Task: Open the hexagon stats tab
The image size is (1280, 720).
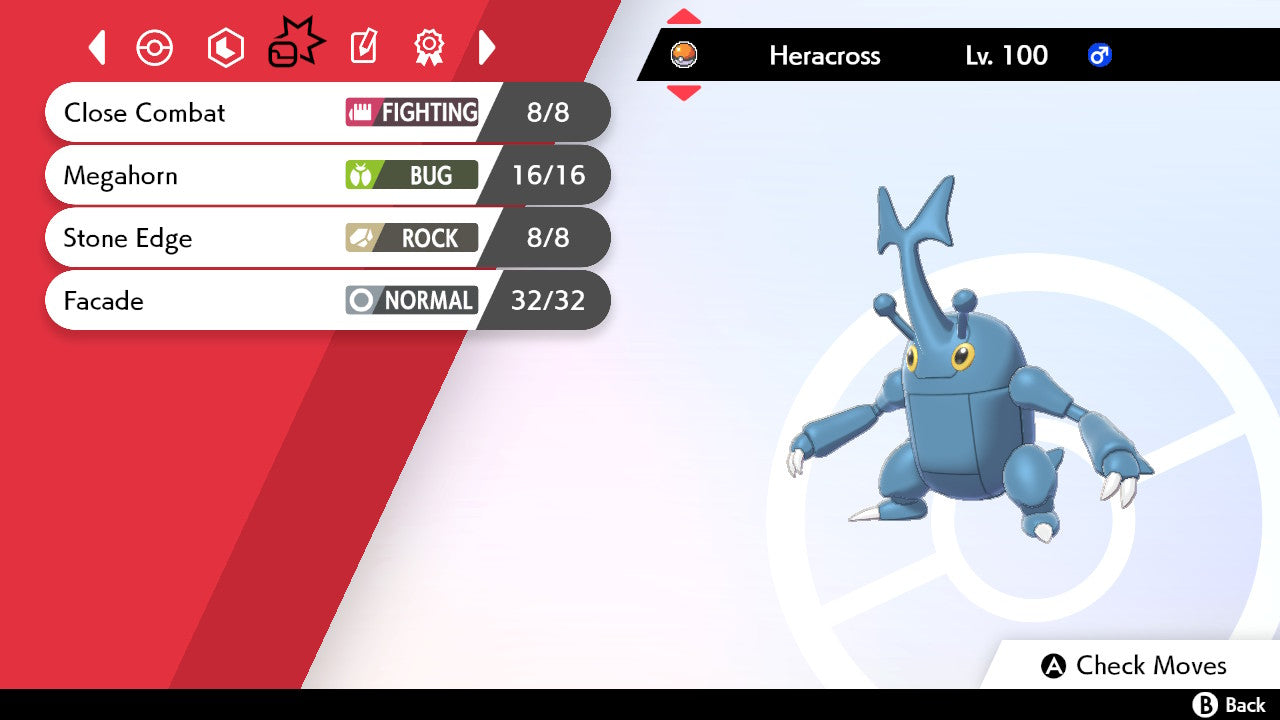Action: (x=225, y=47)
